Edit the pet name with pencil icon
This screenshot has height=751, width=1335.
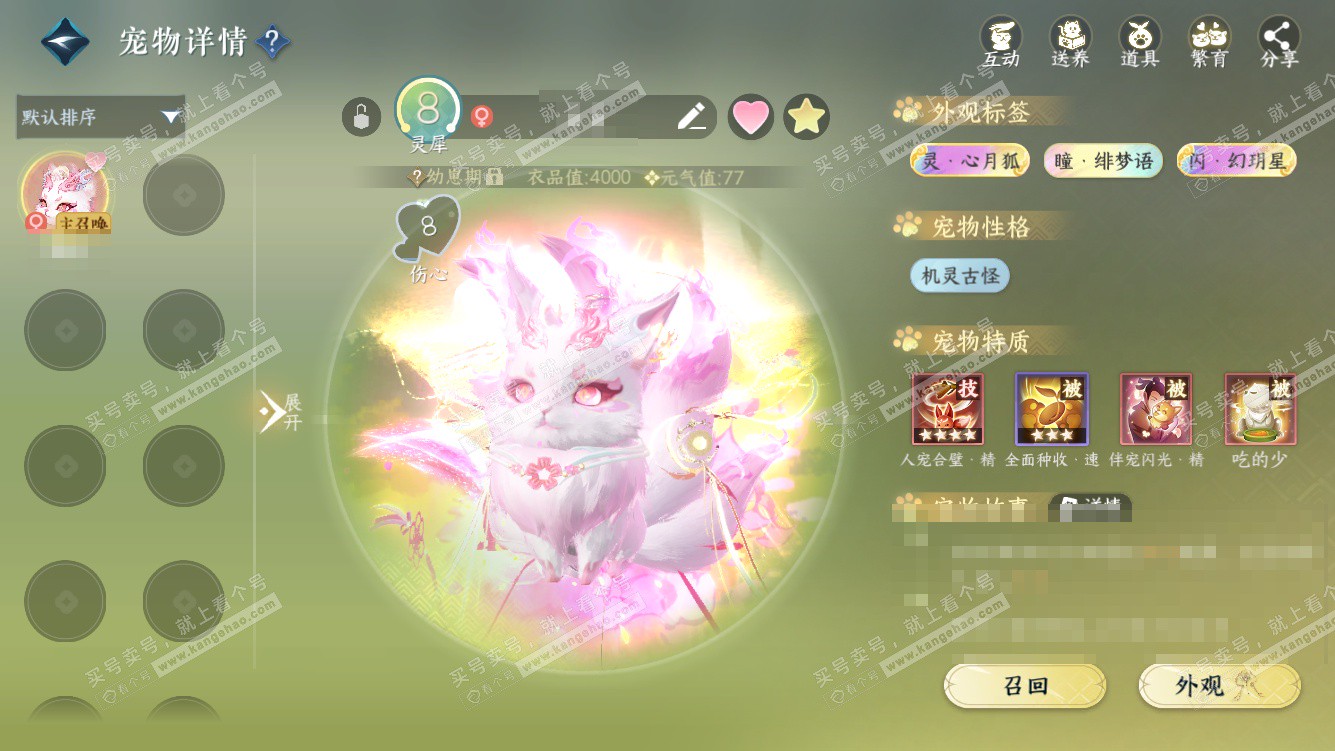691,117
